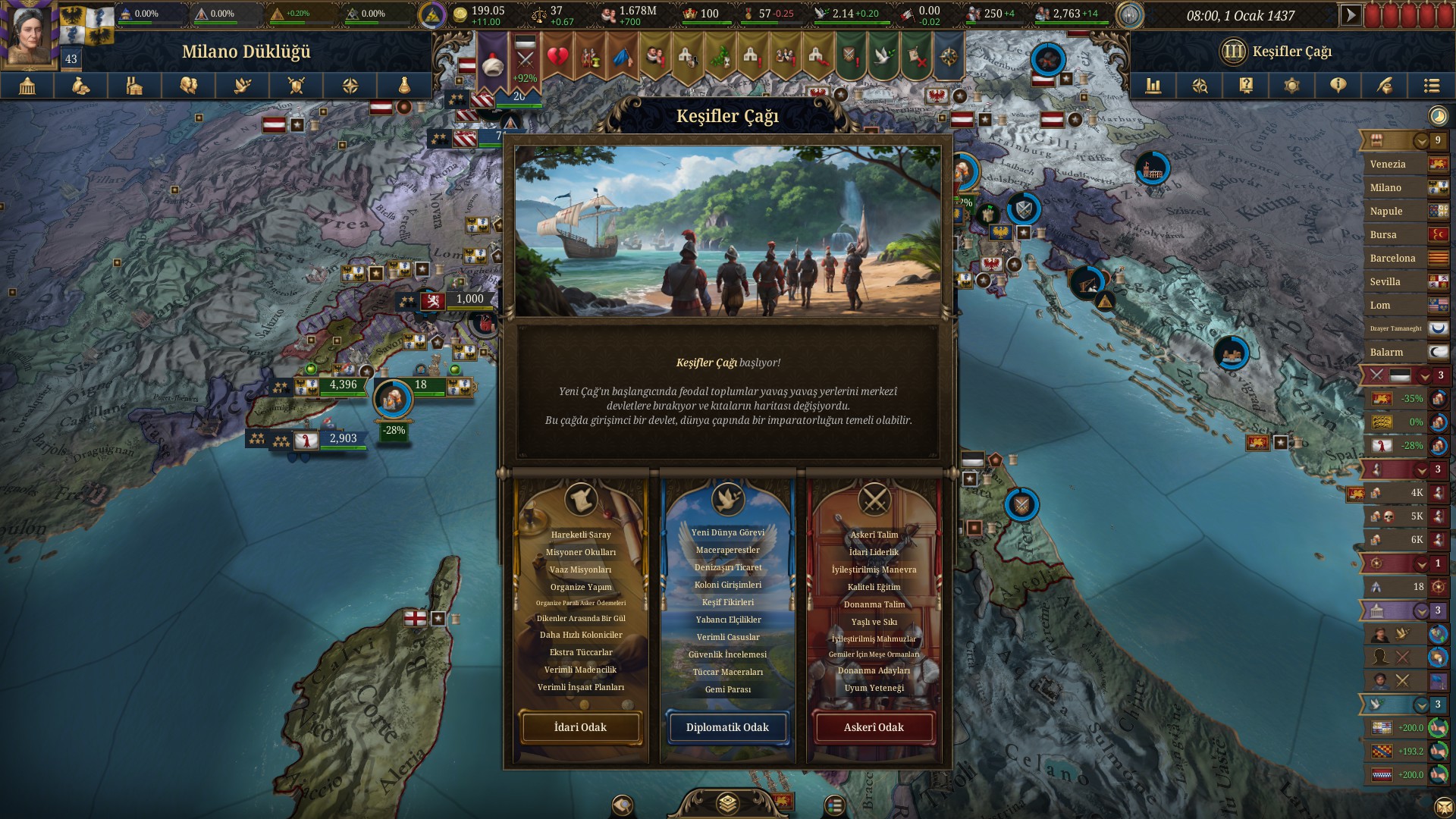Select Venezia in the outliner list
Viewport: 1456px width, 819px height.
click(x=1388, y=164)
